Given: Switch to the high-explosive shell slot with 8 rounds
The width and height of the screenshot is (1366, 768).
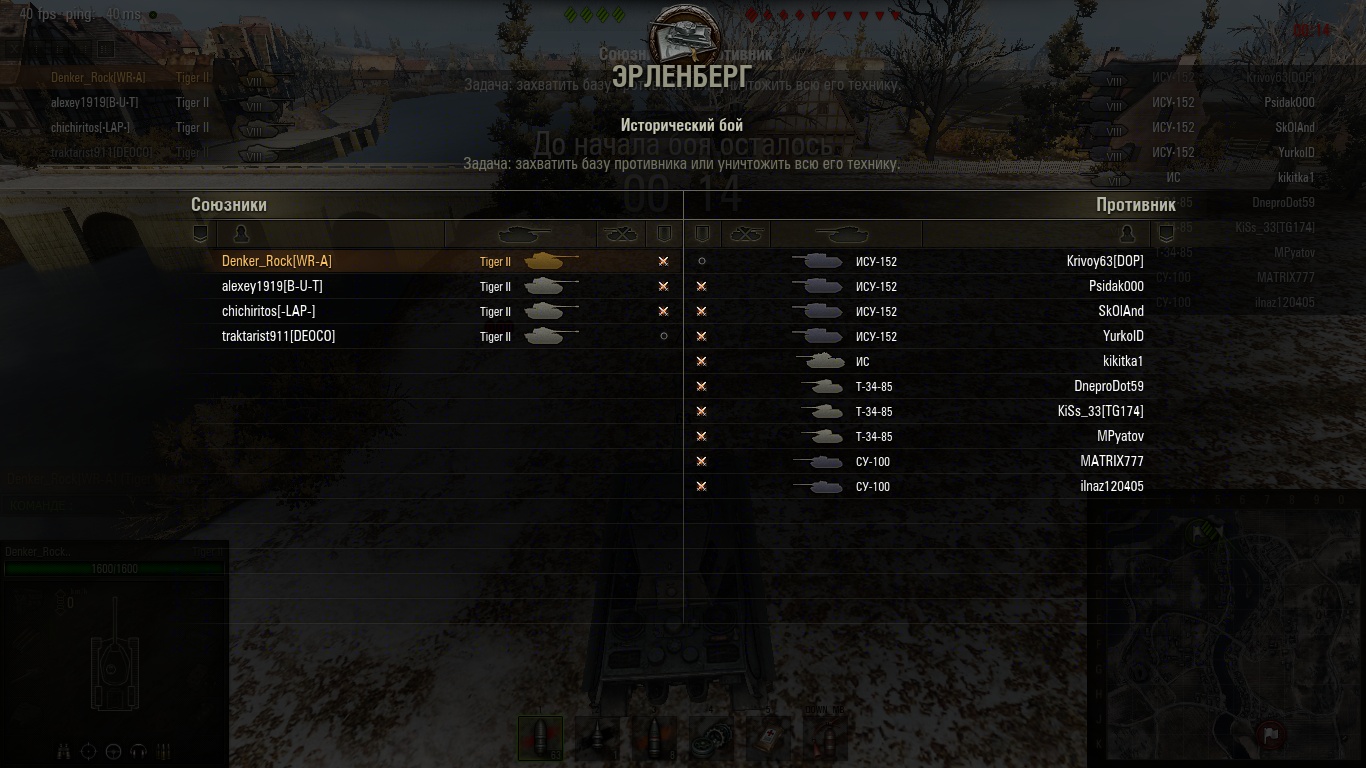Looking at the screenshot, I should (x=655, y=738).
